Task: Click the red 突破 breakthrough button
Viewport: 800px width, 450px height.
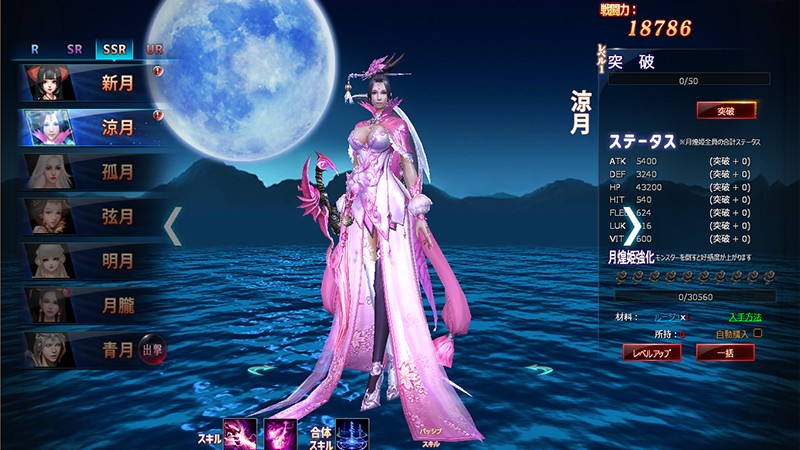Action: tap(726, 111)
